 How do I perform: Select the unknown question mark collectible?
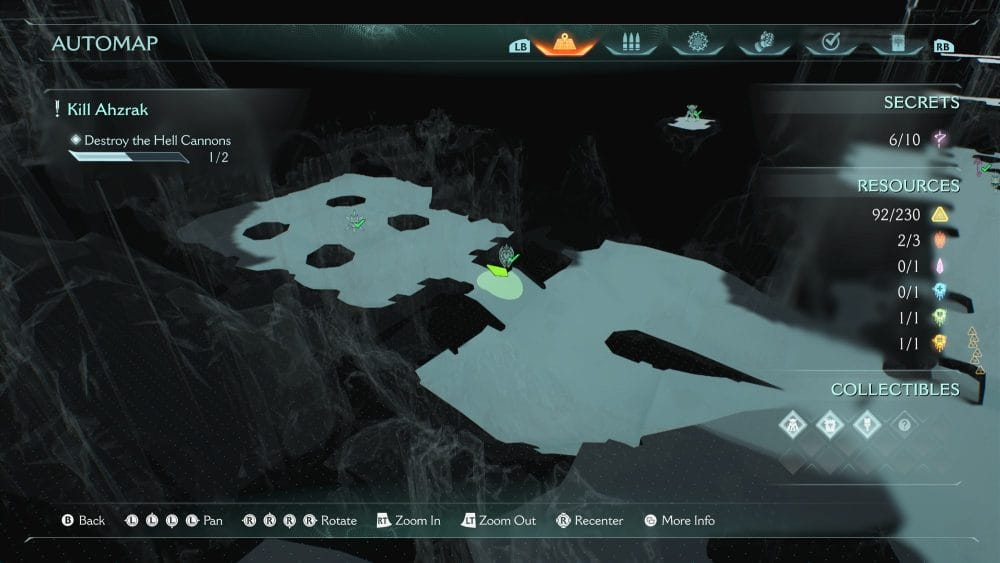[x=903, y=425]
